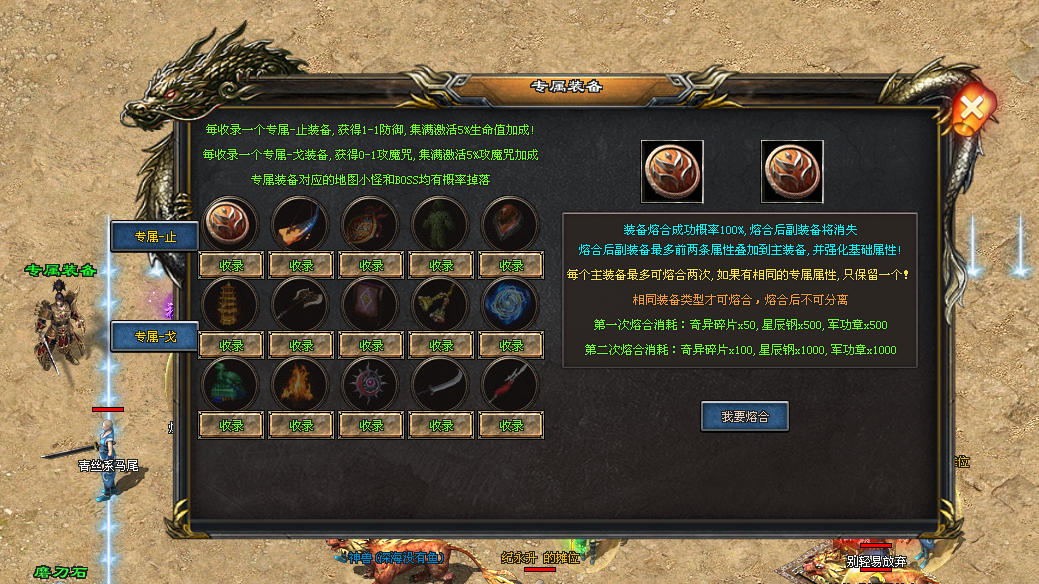Select the flame equipment icon
This screenshot has width=1039, height=584.
tap(301, 383)
